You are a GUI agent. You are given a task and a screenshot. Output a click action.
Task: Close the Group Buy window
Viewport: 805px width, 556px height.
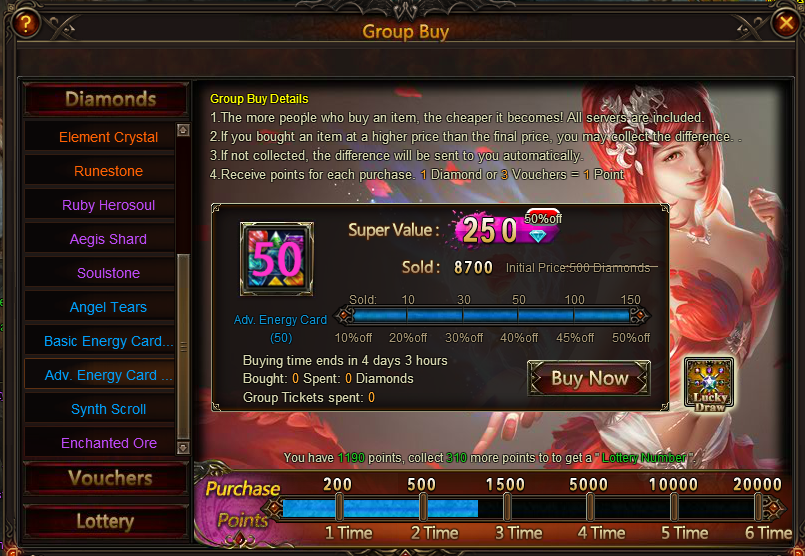784,22
